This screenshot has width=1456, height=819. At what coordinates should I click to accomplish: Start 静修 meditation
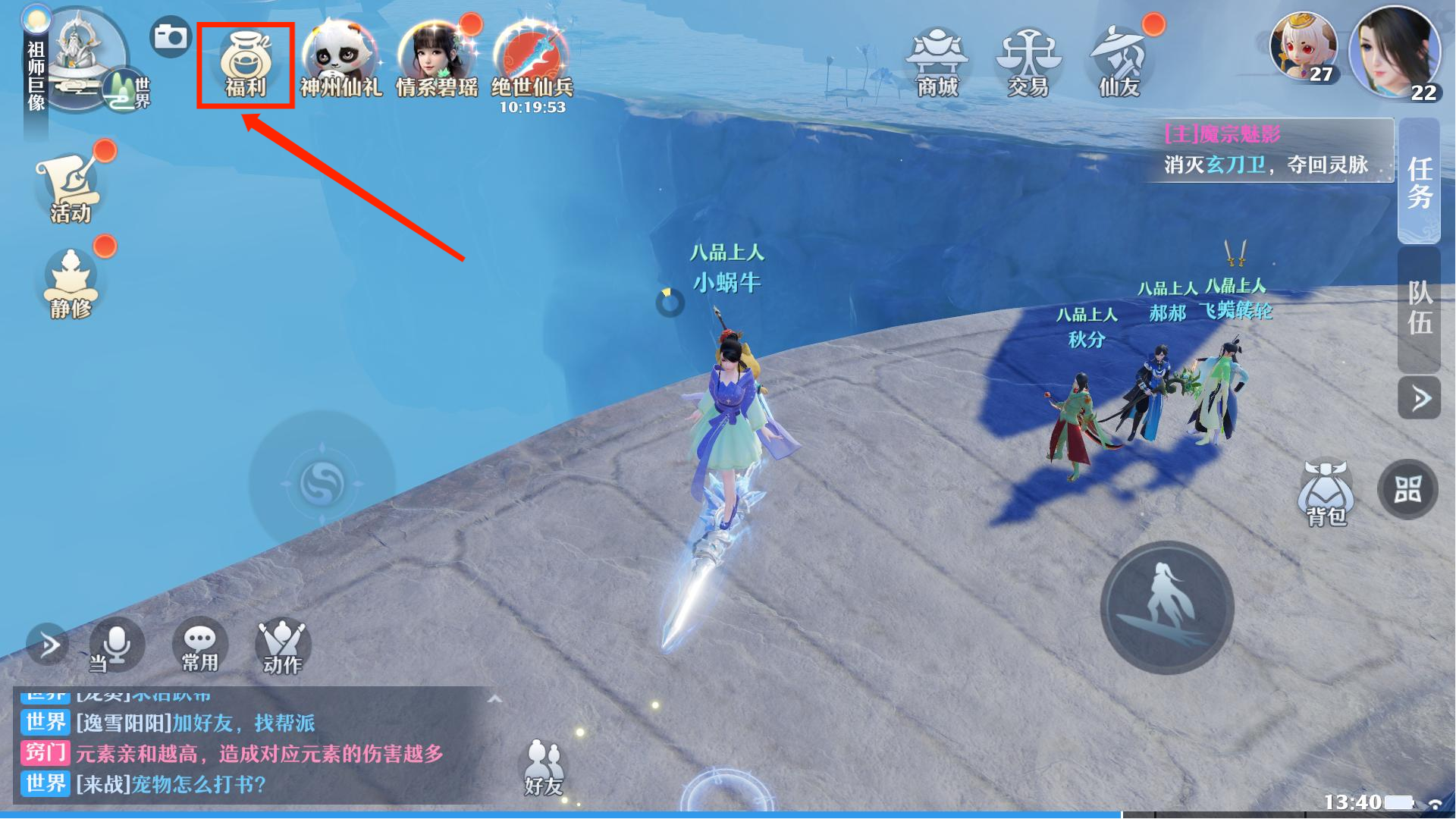(x=70, y=284)
